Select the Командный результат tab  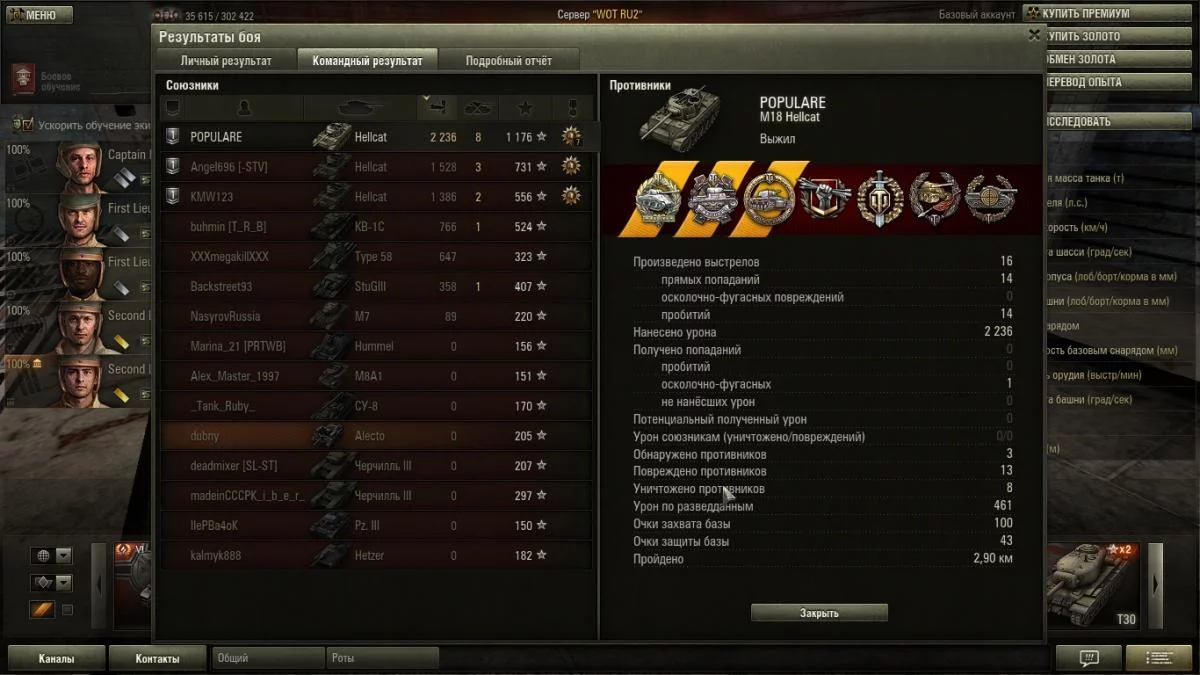(367, 60)
